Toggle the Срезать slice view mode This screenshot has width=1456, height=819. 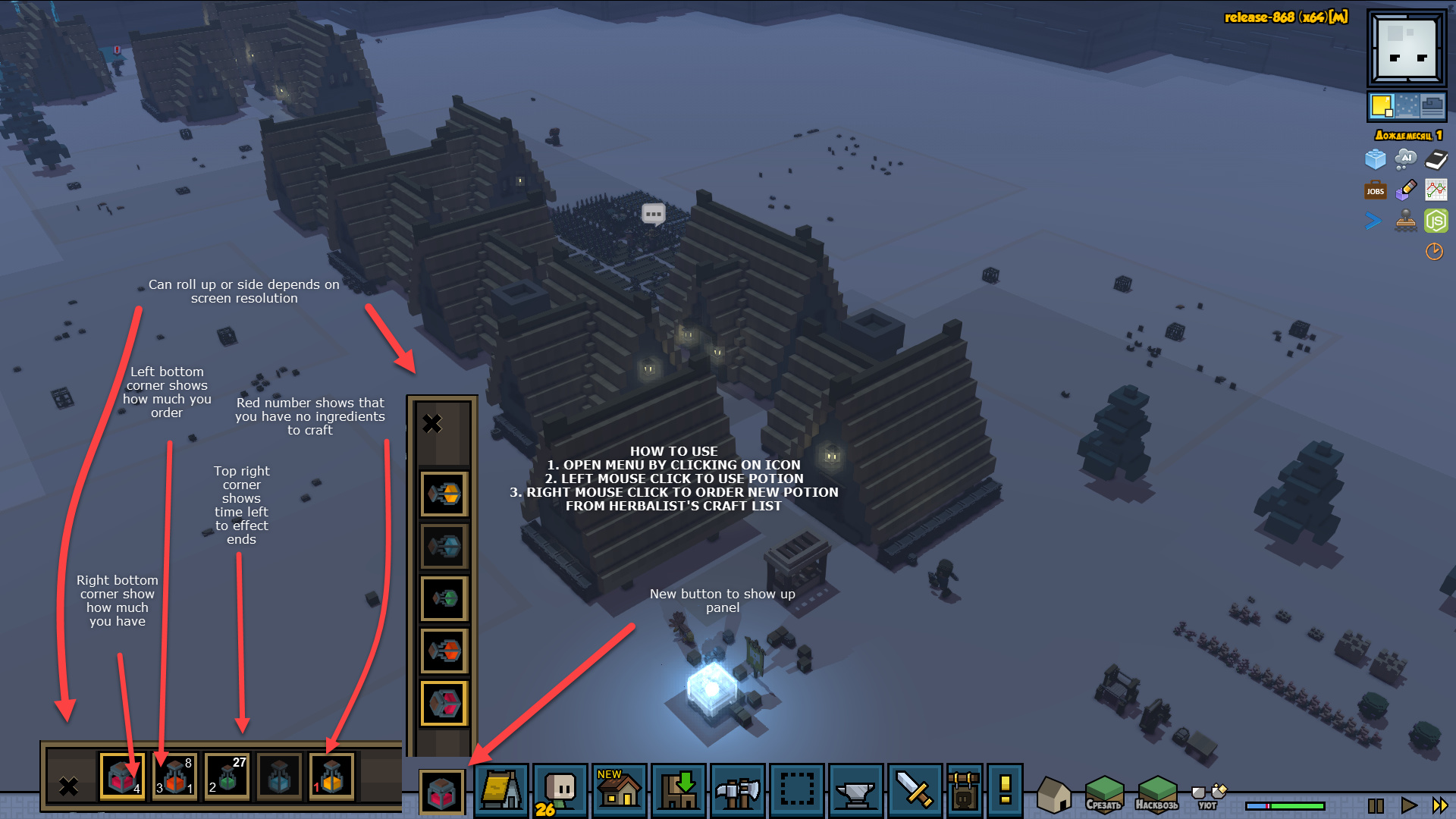click(x=1103, y=795)
